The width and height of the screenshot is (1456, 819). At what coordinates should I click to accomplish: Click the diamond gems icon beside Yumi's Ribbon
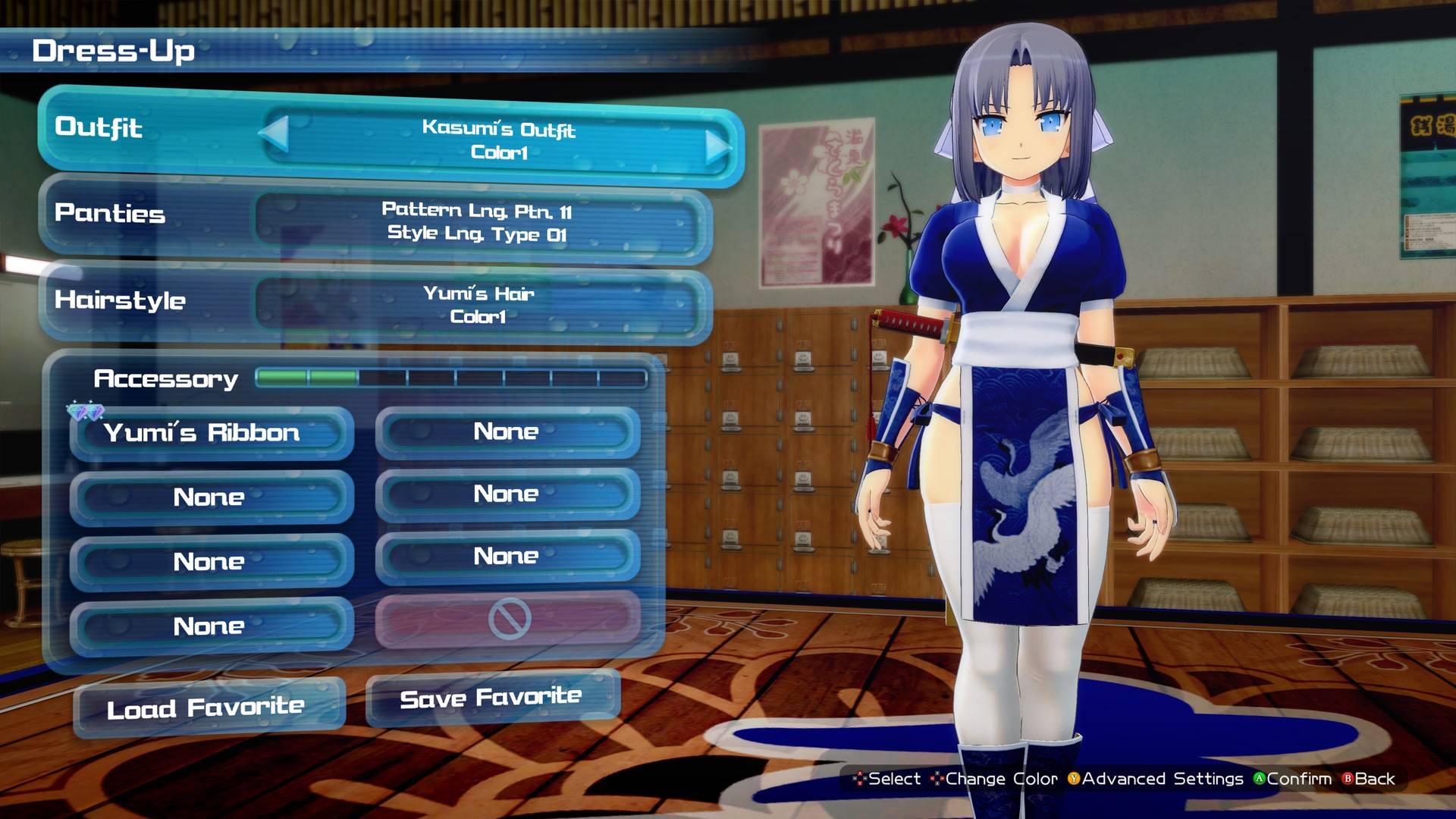coord(86,413)
